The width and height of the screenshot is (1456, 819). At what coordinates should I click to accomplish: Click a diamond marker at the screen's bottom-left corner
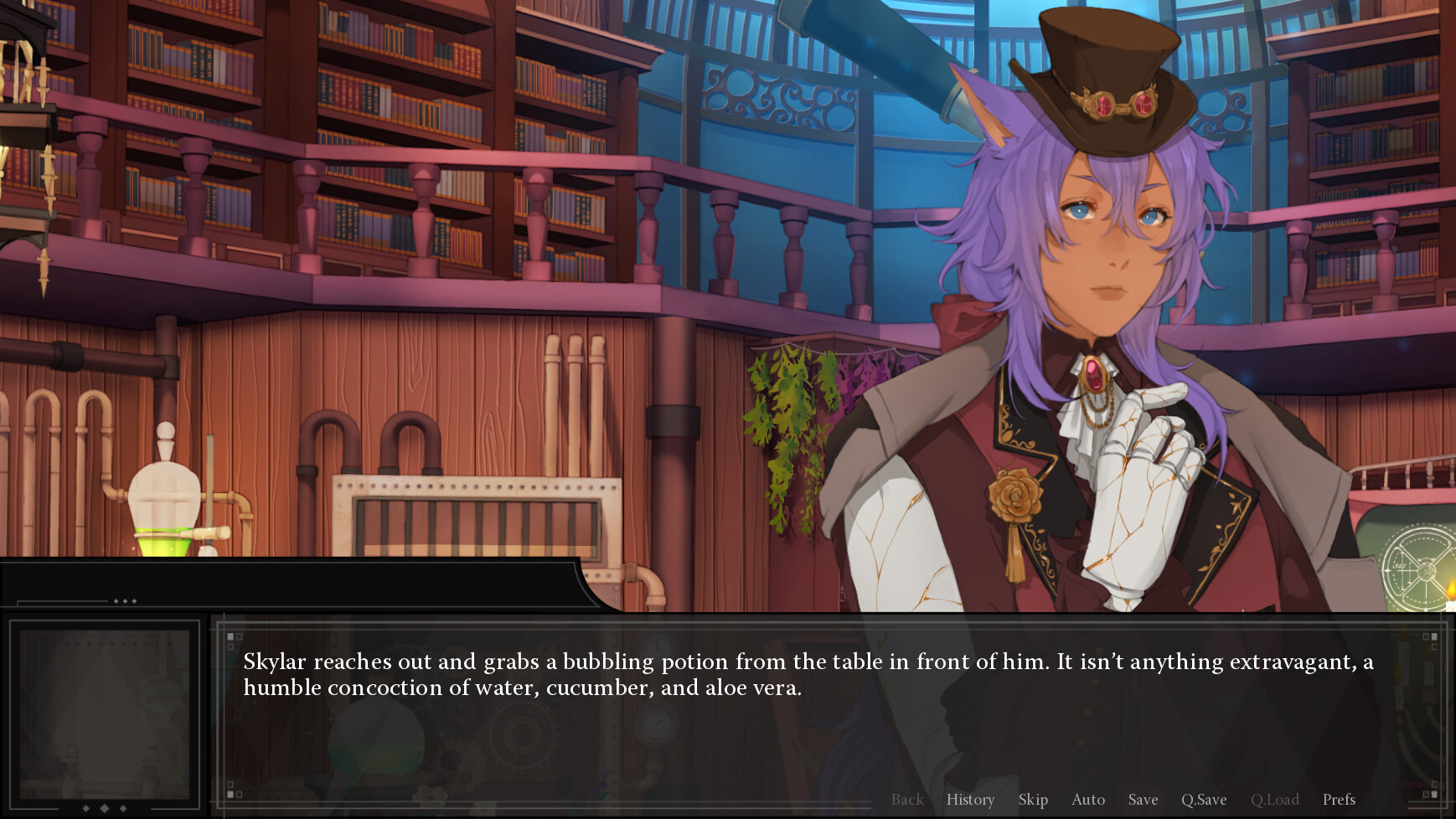tap(85, 809)
